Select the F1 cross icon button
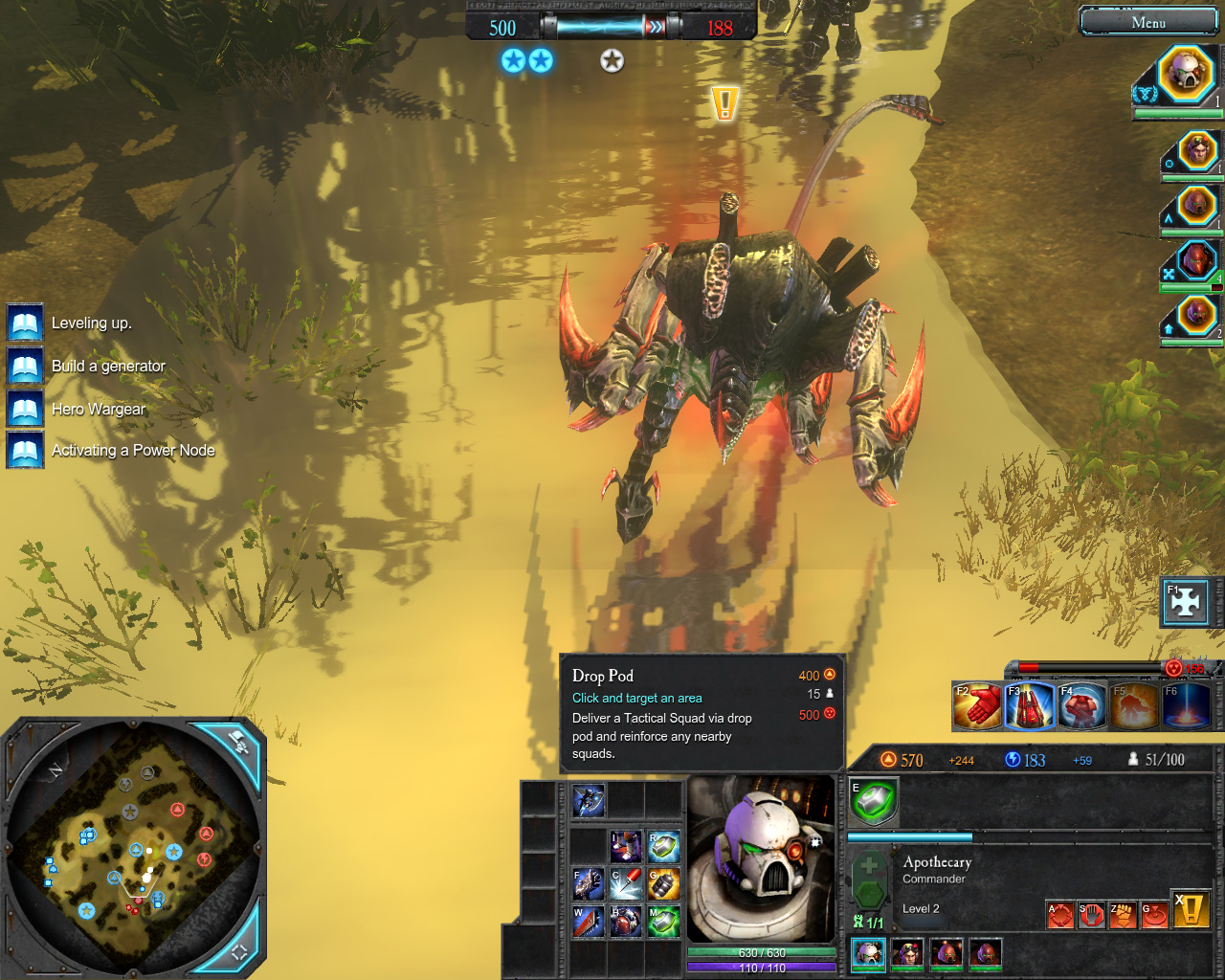The width and height of the screenshot is (1225, 980). point(1186,603)
